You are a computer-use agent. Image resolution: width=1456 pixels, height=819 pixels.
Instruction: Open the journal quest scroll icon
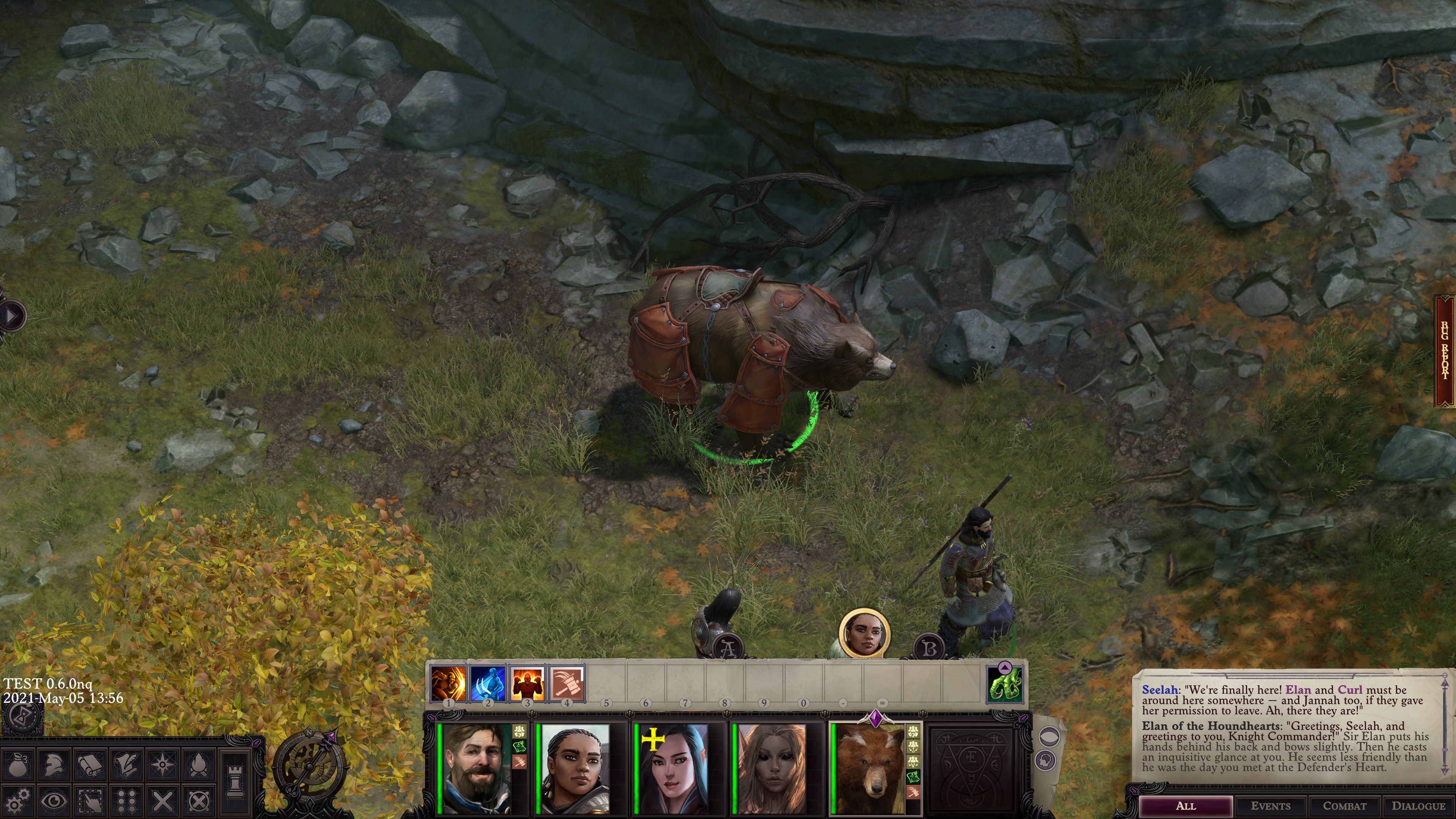(x=126, y=766)
